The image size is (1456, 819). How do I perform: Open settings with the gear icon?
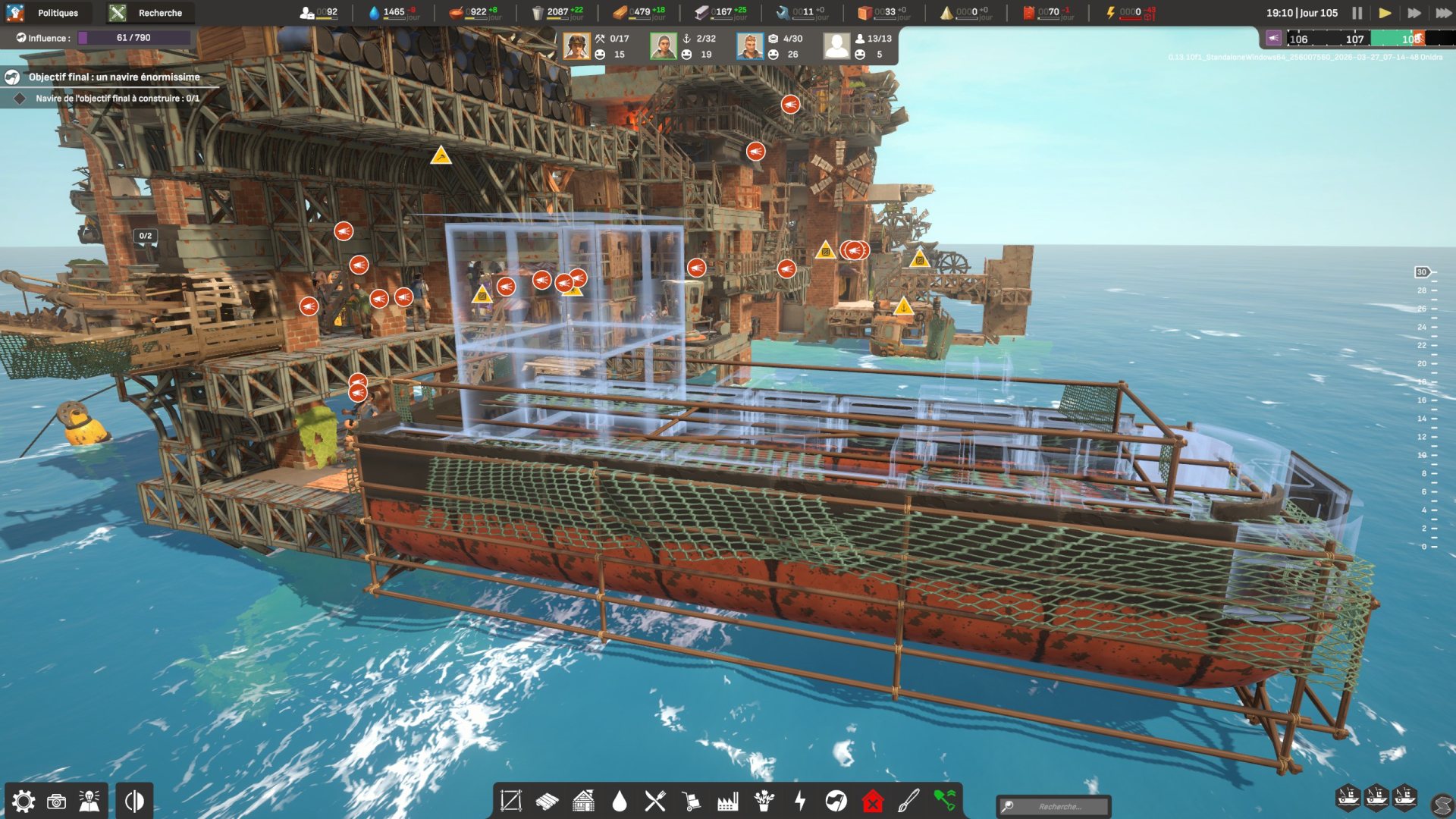24,801
